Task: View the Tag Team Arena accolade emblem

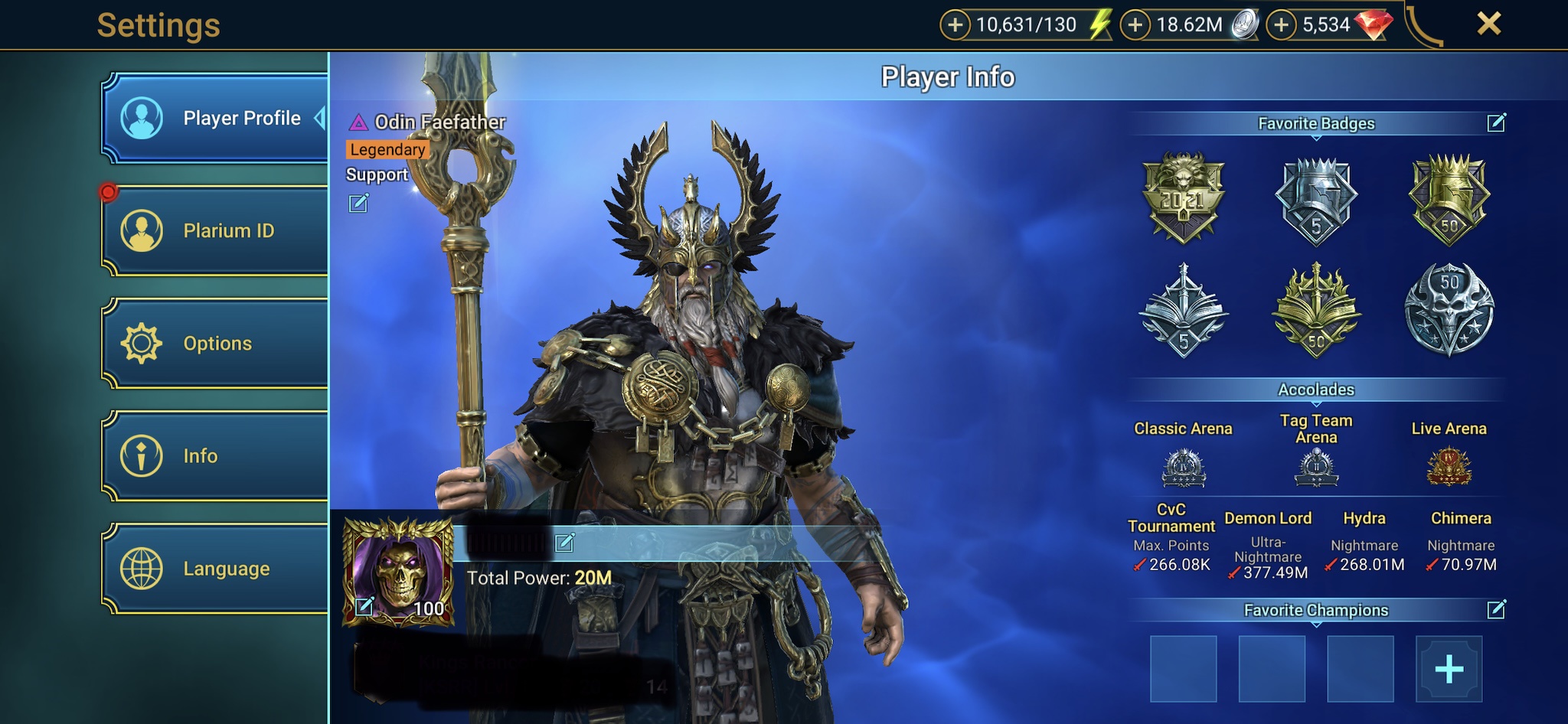Action: (x=1316, y=467)
